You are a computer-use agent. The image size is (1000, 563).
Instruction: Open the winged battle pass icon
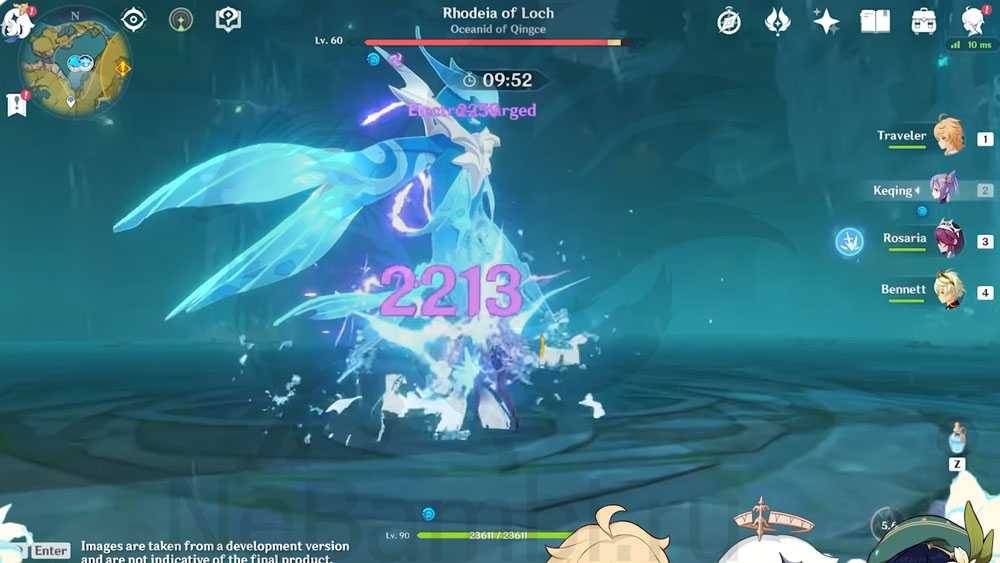point(777,22)
